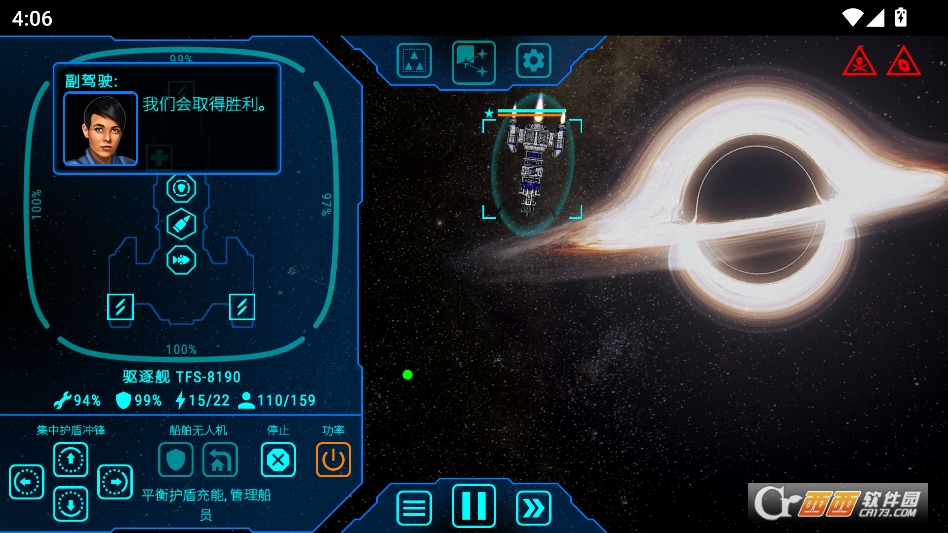Open the settings gear menu
The image size is (948, 533).
tap(533, 61)
